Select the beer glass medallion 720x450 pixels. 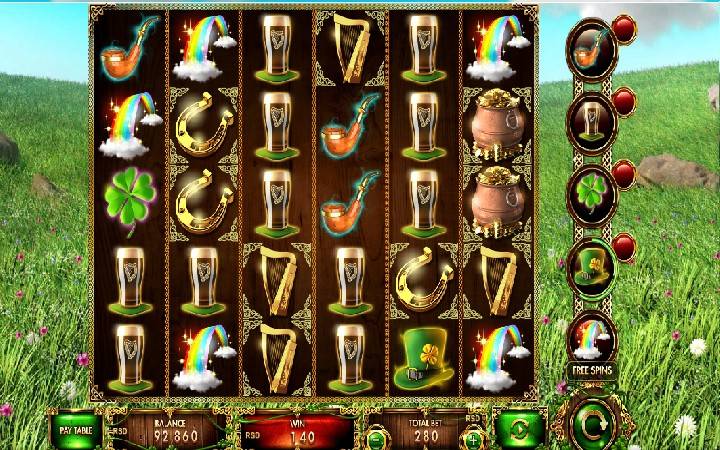[x=592, y=120]
